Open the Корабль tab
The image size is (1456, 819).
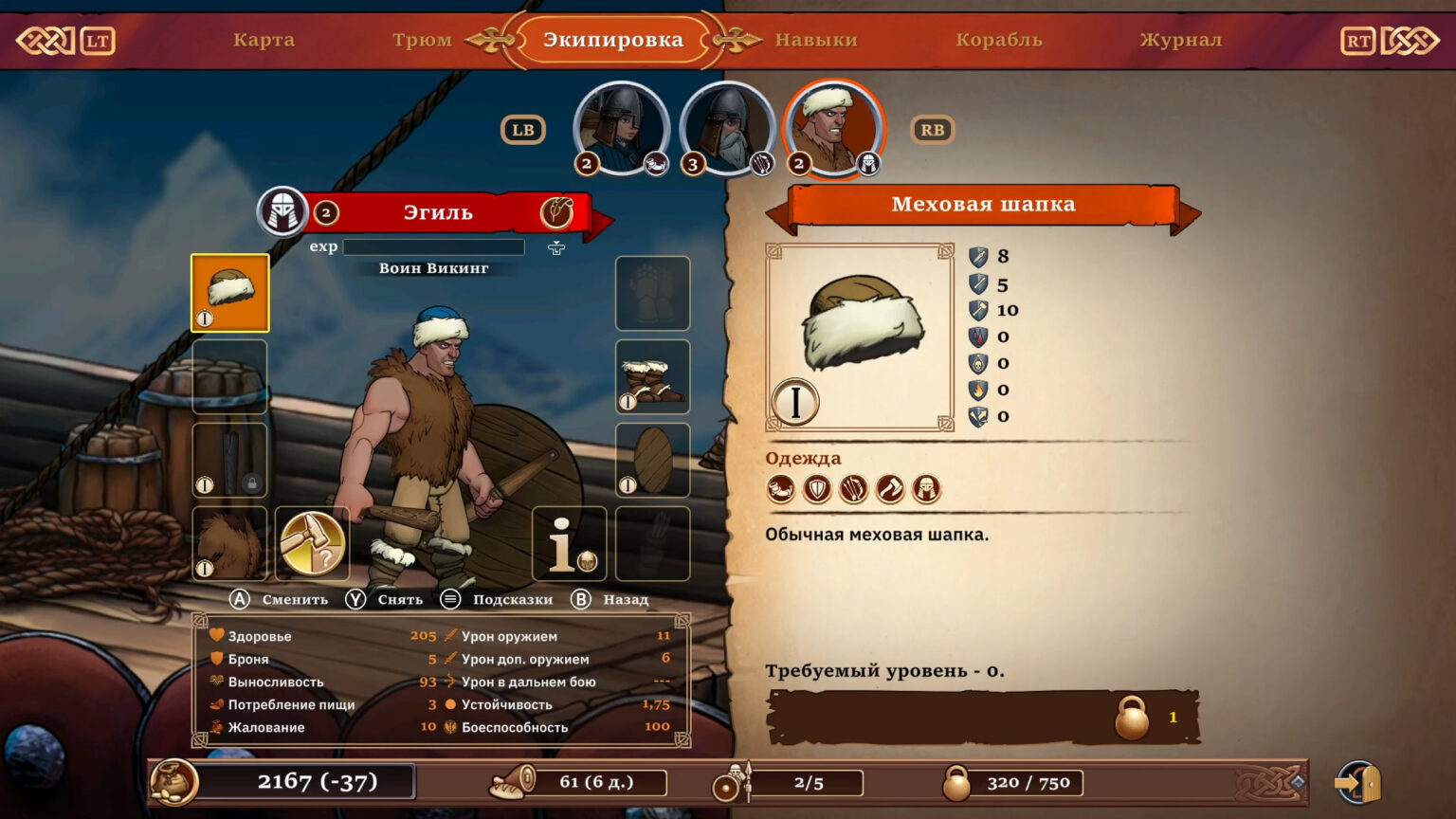(x=999, y=40)
